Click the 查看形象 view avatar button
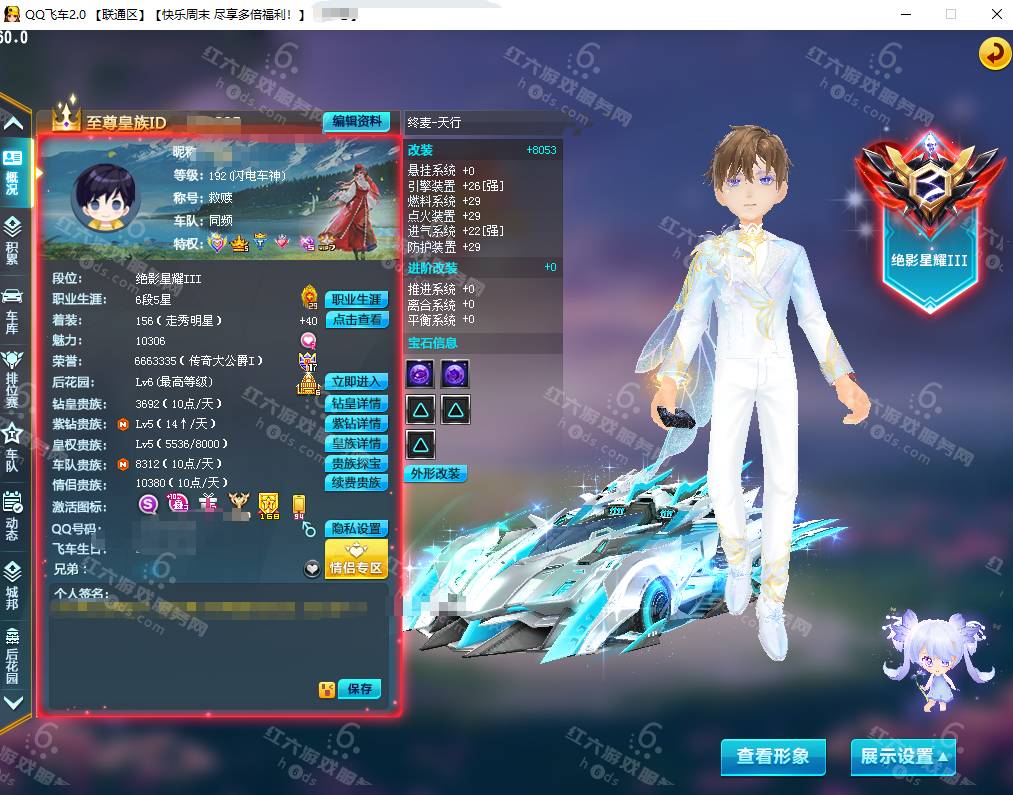The width and height of the screenshot is (1013, 795). pos(773,757)
